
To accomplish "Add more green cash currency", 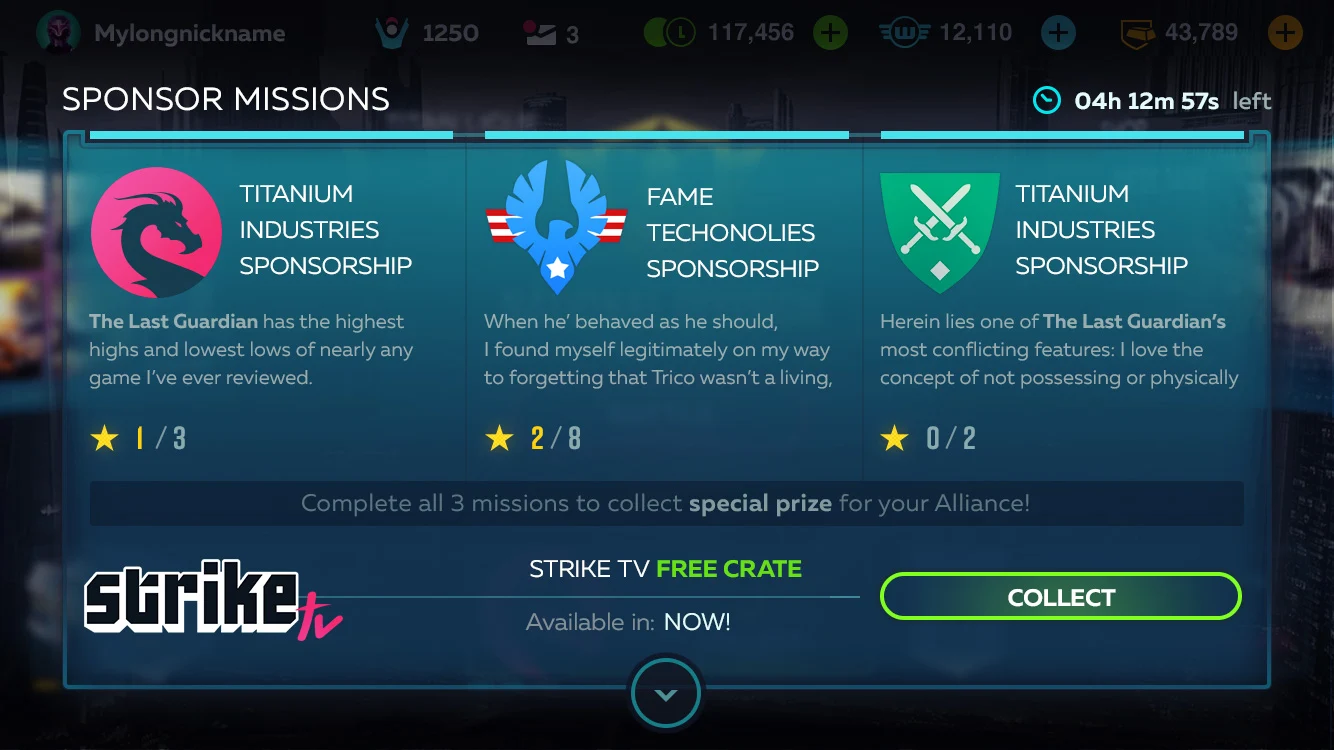I will click(x=829, y=33).
